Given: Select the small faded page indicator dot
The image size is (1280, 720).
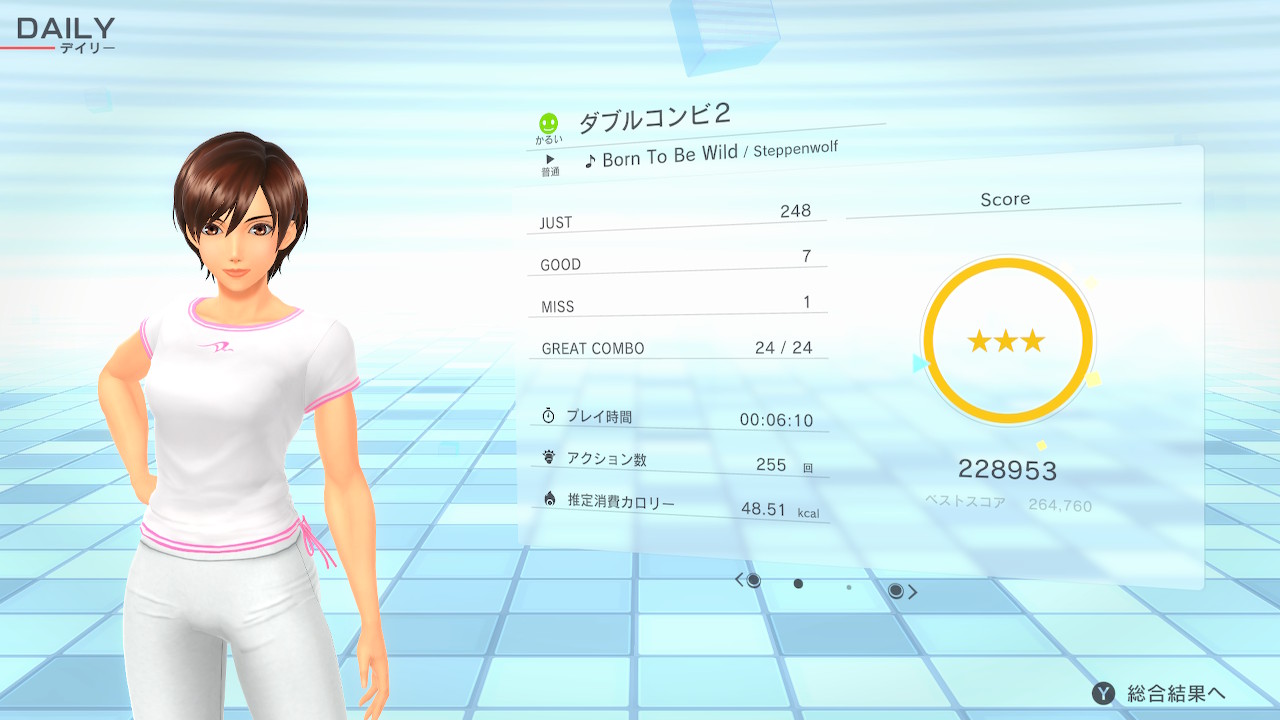Looking at the screenshot, I should pyautogui.click(x=849, y=587).
